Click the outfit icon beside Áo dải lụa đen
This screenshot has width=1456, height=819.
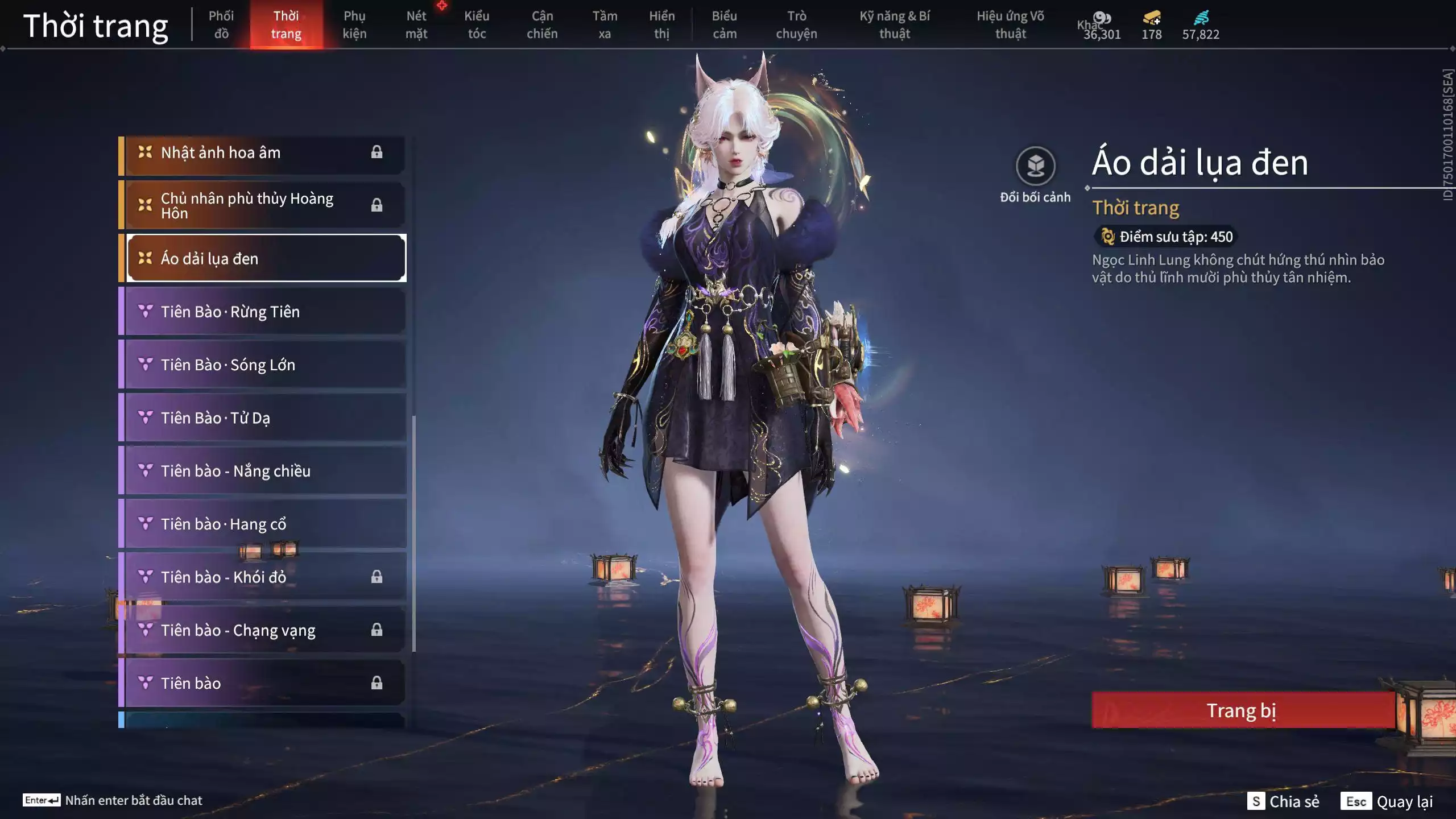click(144, 258)
